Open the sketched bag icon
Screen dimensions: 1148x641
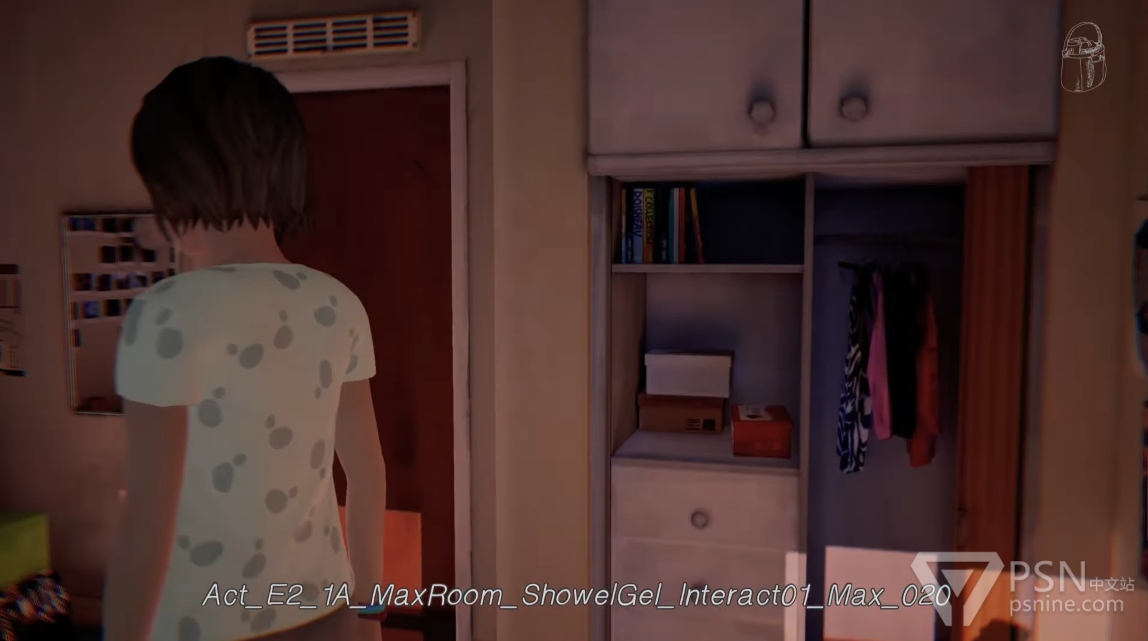tap(1083, 57)
